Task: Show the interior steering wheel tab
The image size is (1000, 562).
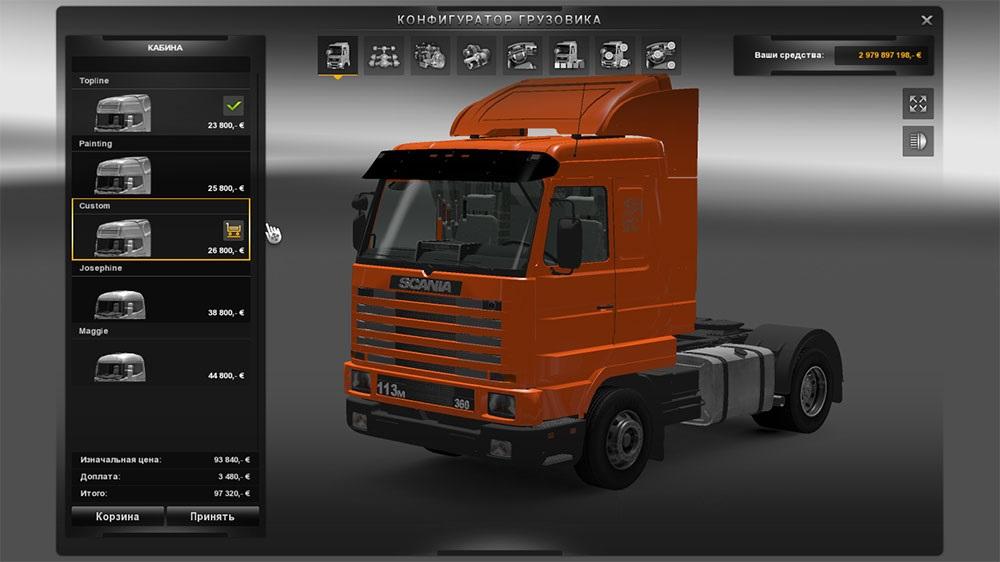Action: tap(522, 55)
